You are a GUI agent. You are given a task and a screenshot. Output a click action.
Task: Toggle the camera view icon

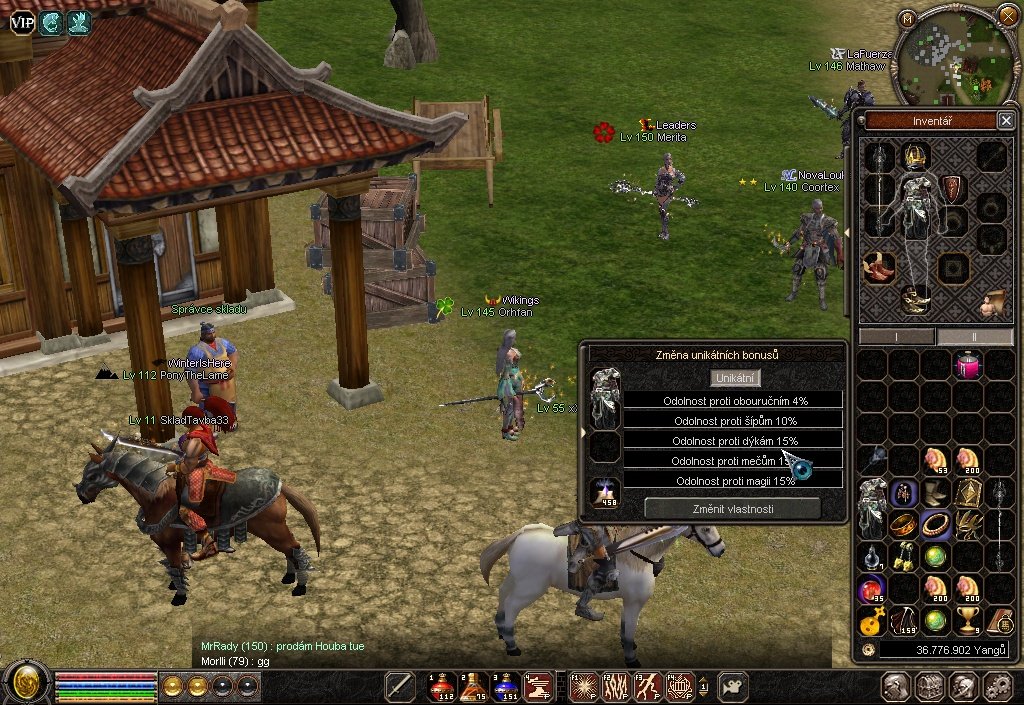[733, 685]
